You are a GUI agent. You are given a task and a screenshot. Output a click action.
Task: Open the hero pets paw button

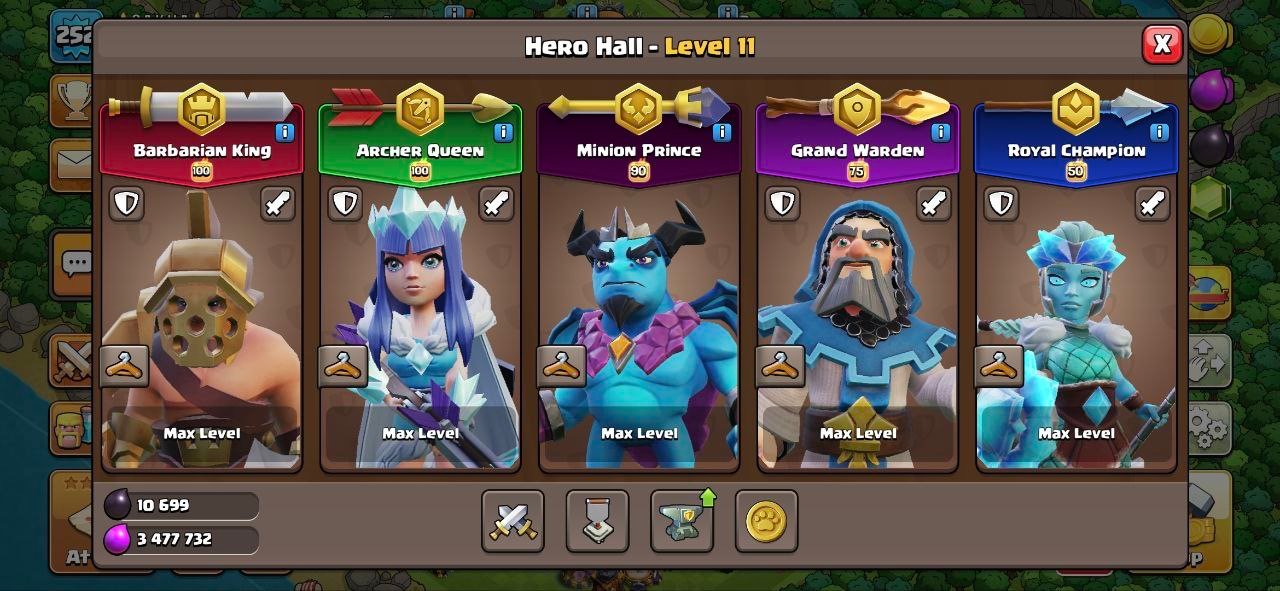point(766,521)
